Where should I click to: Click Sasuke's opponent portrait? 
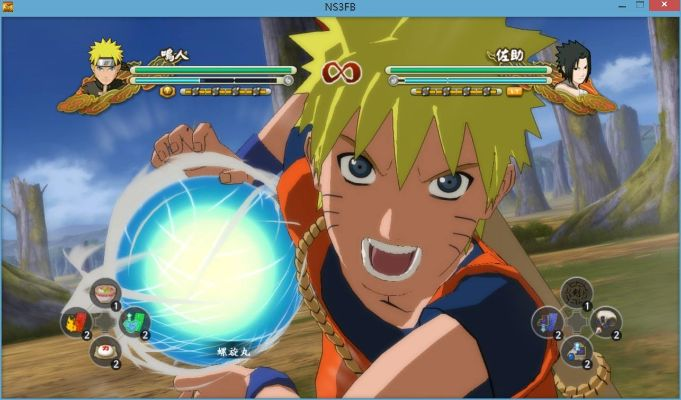coord(571,68)
